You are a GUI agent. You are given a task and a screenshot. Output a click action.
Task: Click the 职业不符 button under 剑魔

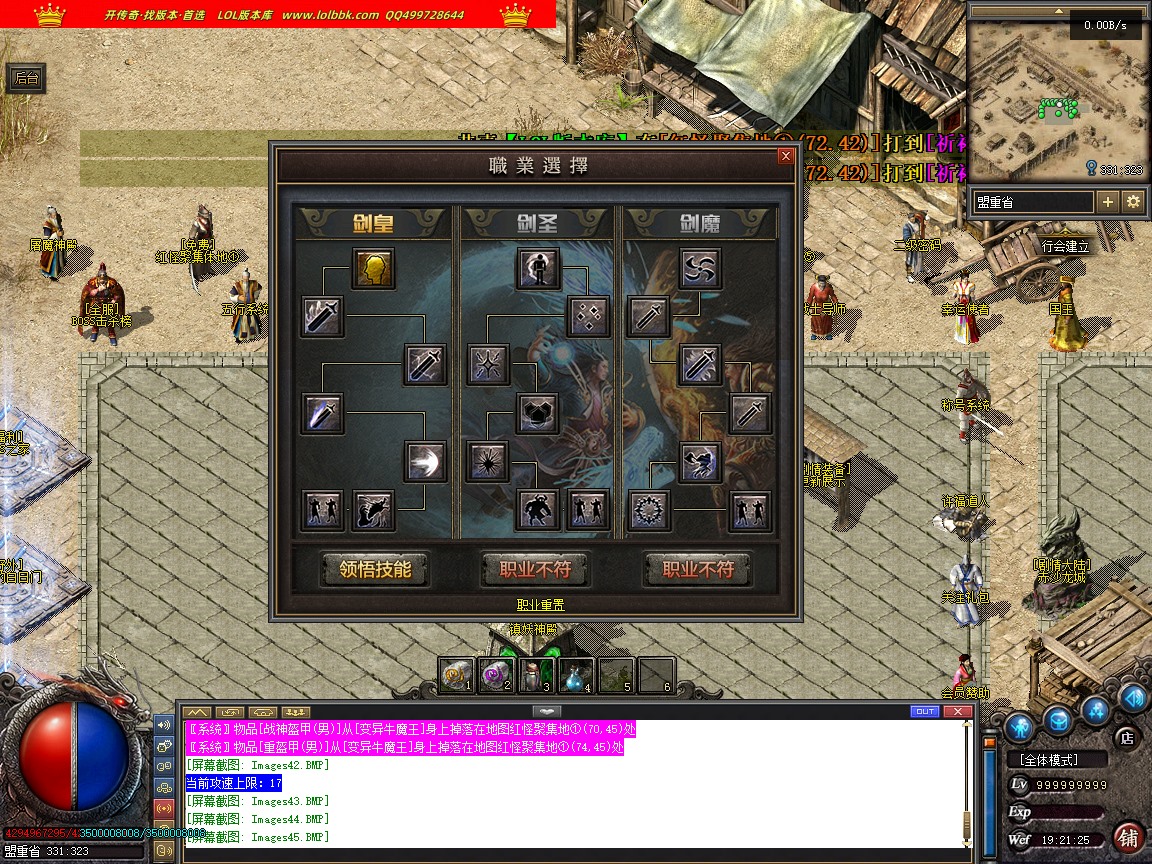pyautogui.click(x=697, y=569)
